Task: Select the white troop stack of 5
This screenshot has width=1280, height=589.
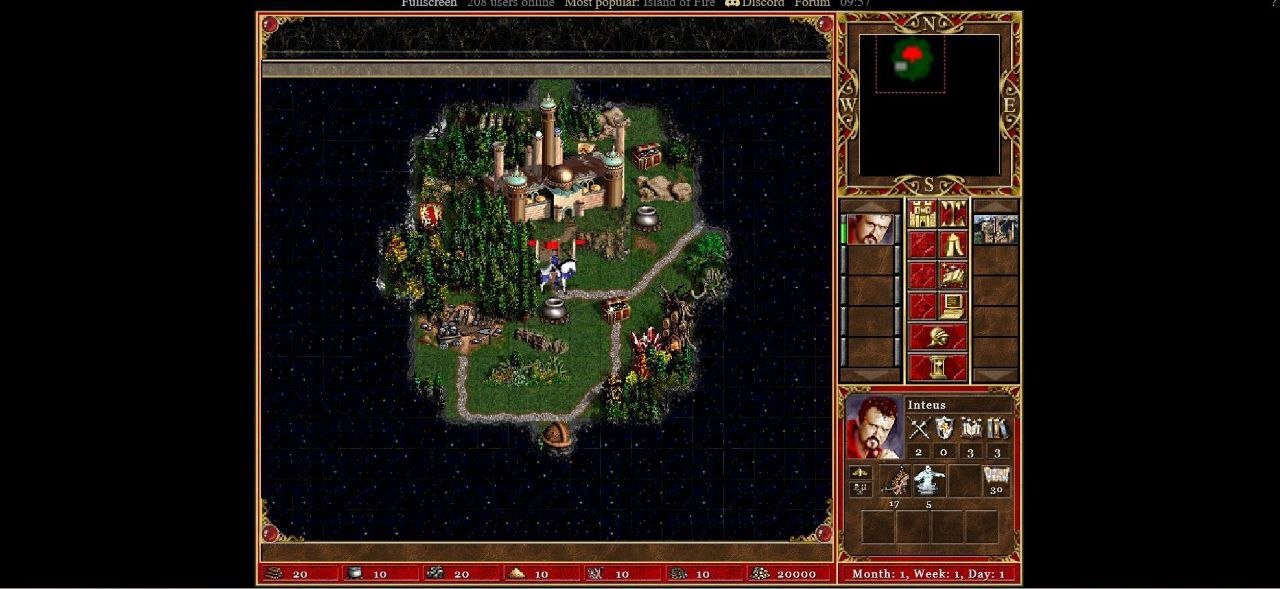Action: [x=929, y=482]
